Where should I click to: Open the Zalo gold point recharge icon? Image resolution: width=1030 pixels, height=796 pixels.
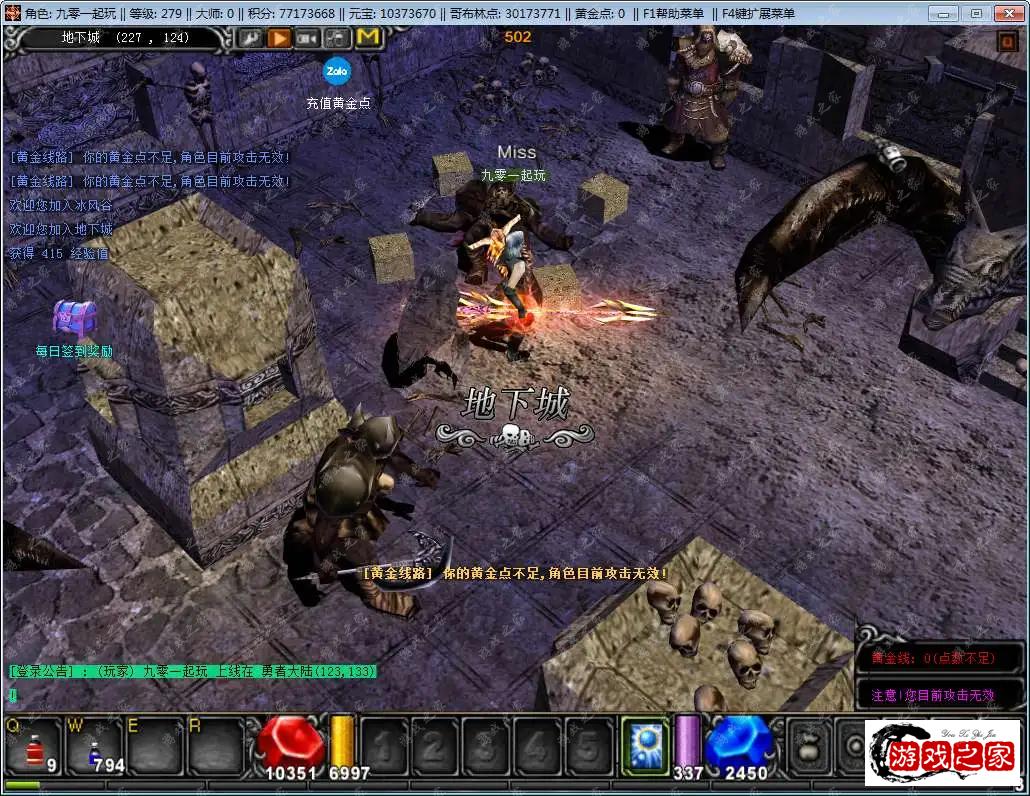335,70
